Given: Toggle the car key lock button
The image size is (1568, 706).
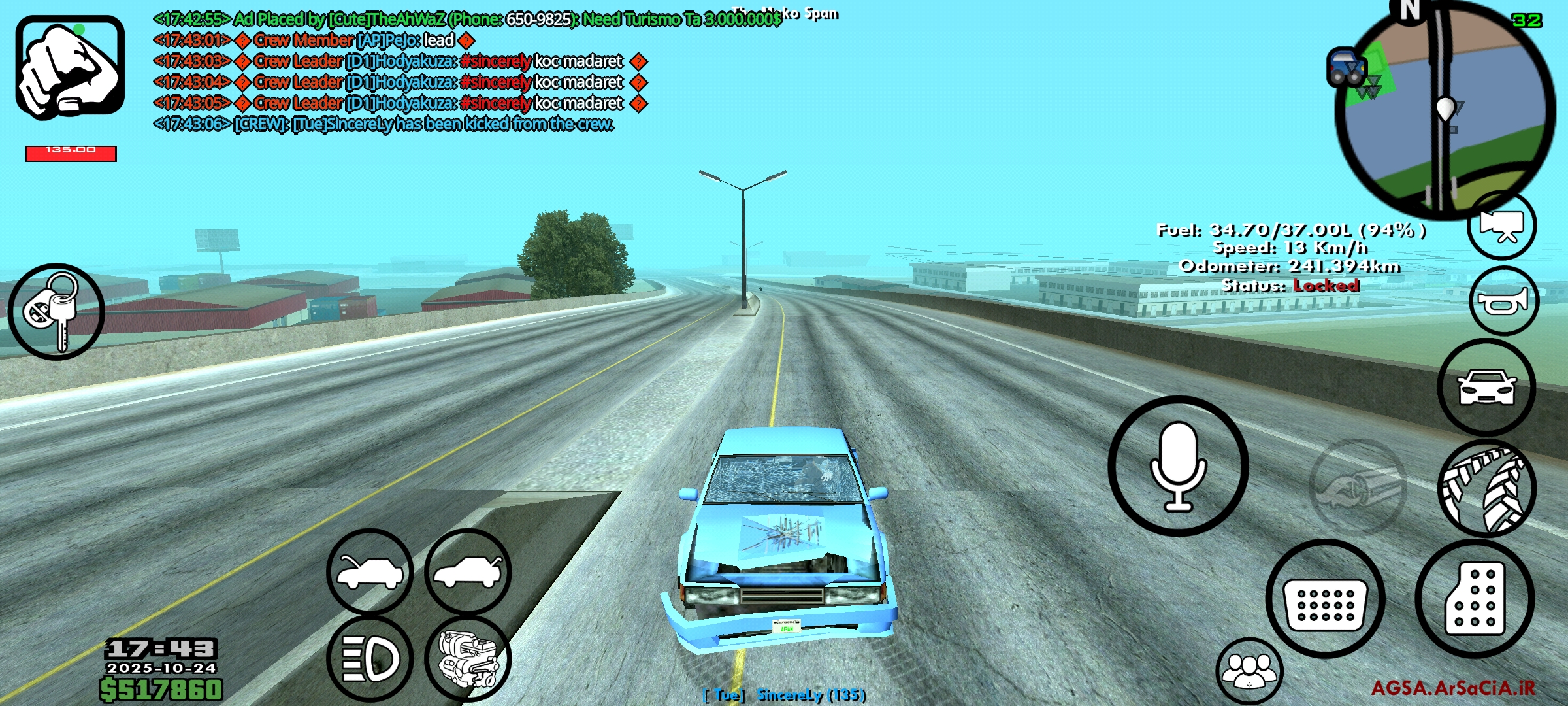Looking at the screenshot, I should tap(56, 312).
